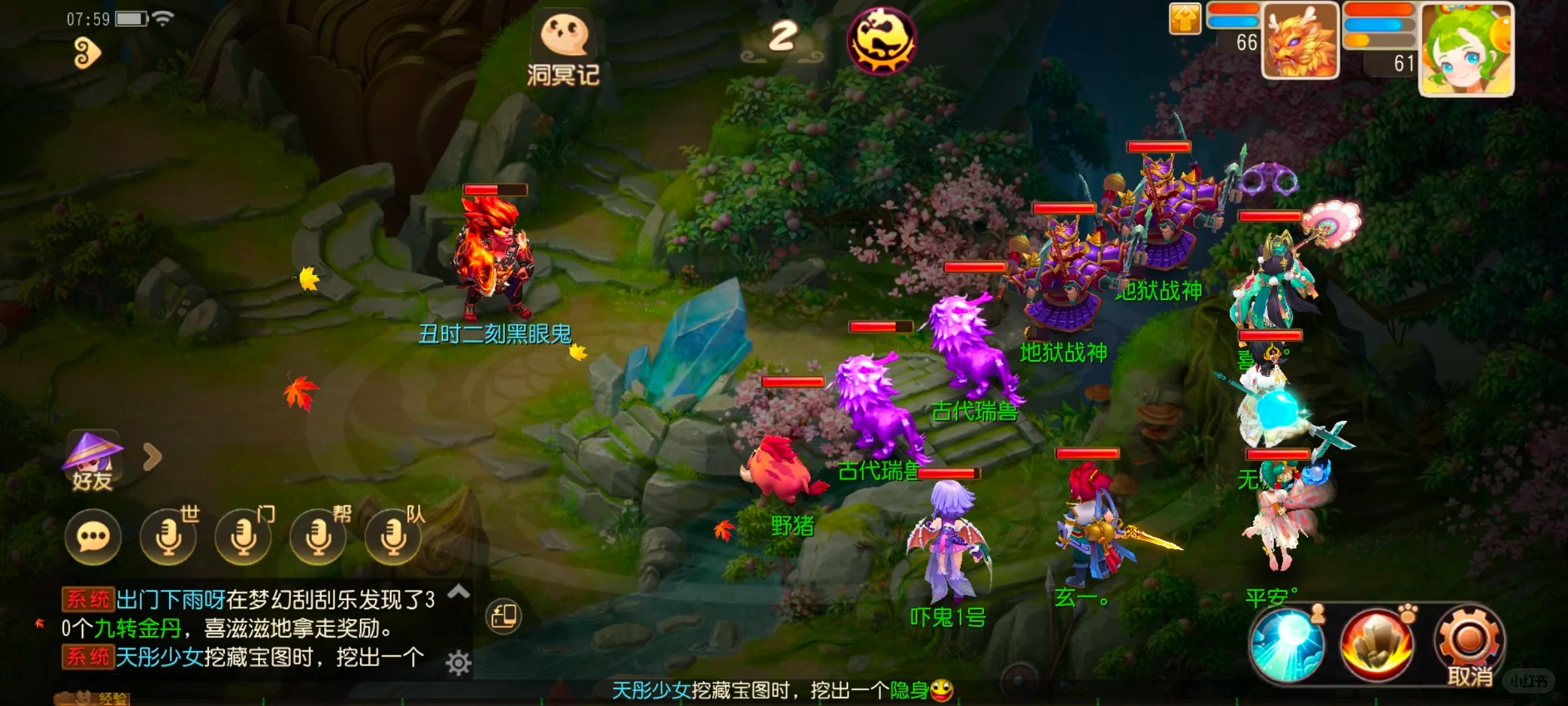This screenshot has width=1568, height=706.
Task: Click the golden swirl icon below clock
Action: (x=86, y=53)
